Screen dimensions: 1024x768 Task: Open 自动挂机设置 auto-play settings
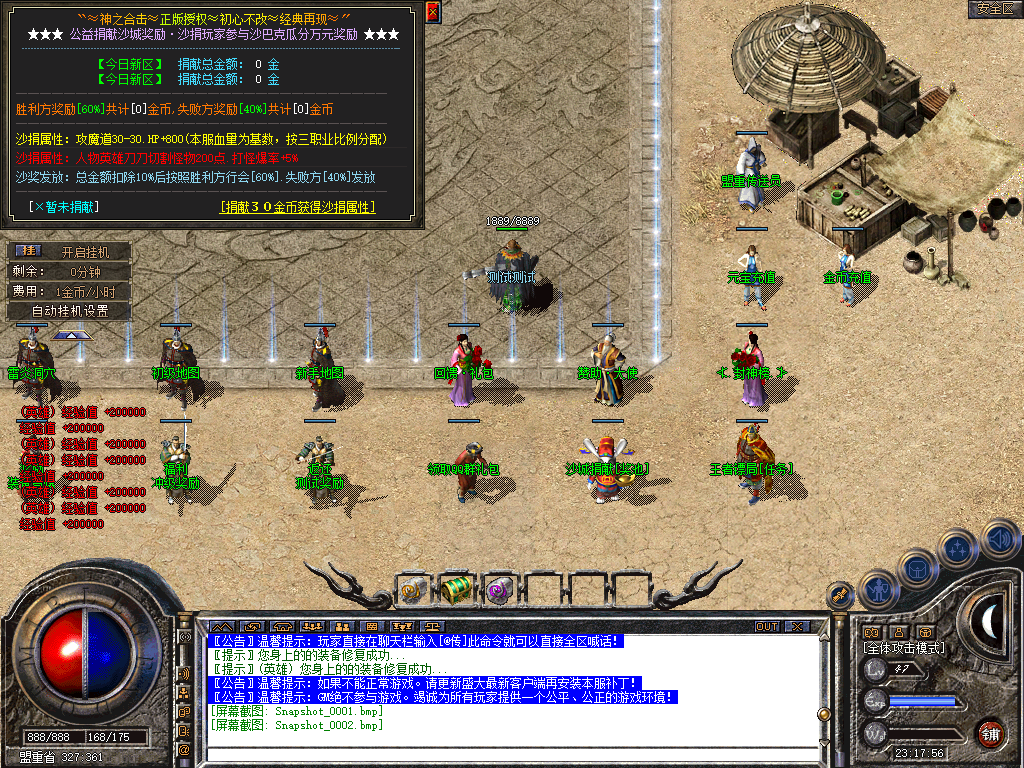point(69,311)
